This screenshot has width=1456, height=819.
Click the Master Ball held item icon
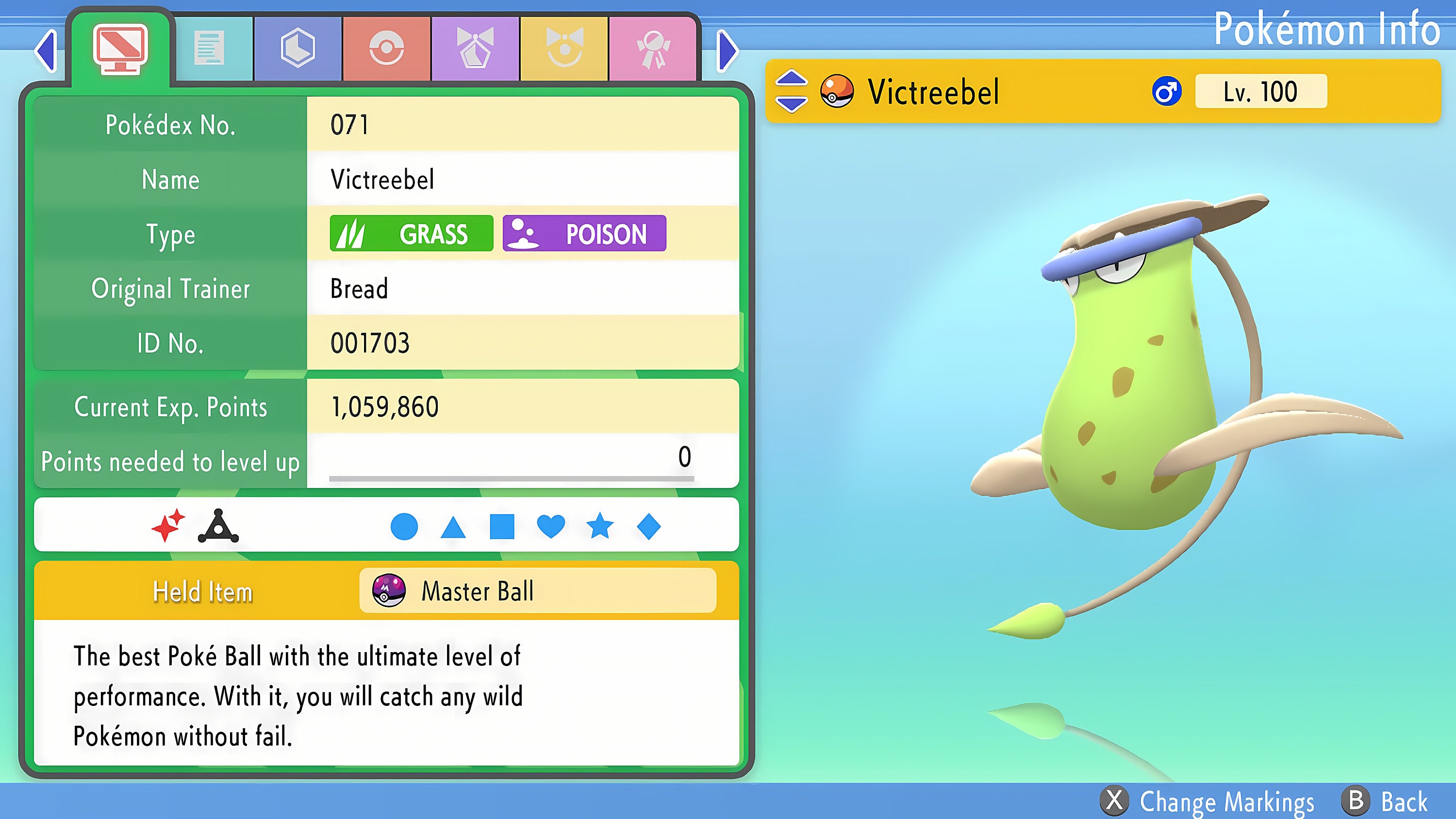pos(389,591)
